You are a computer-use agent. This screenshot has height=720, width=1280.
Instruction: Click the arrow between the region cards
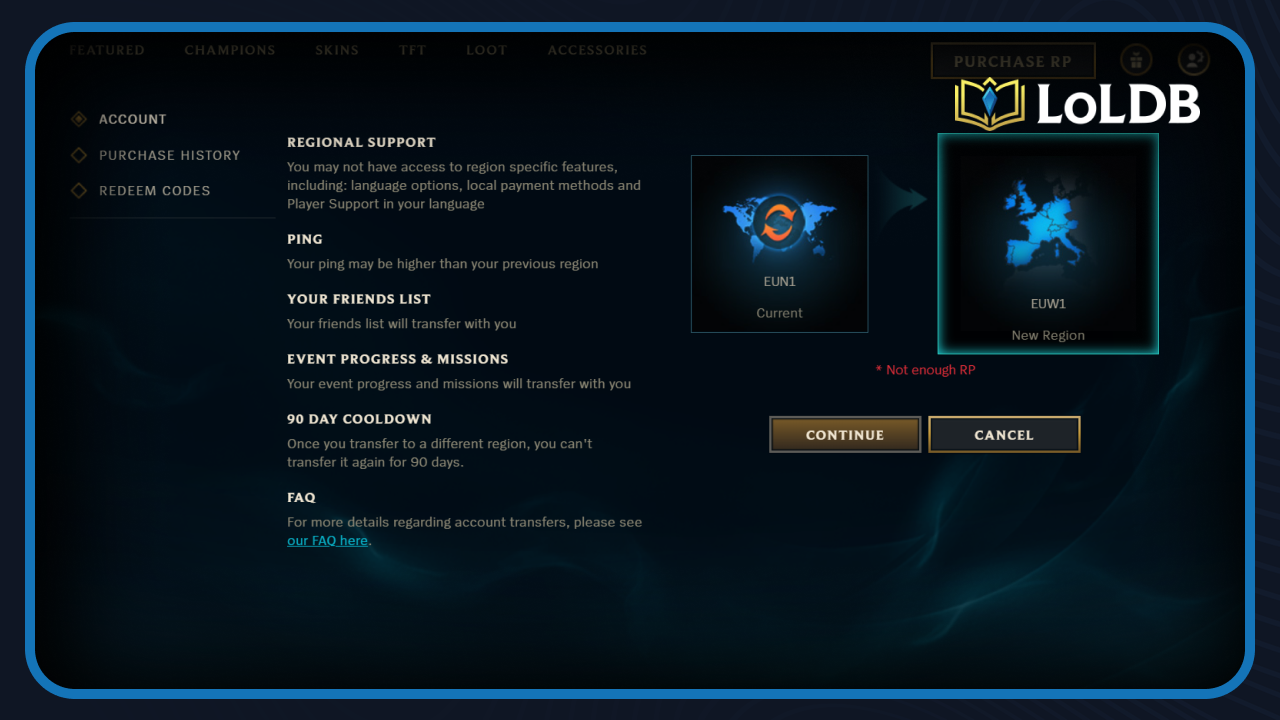(906, 198)
